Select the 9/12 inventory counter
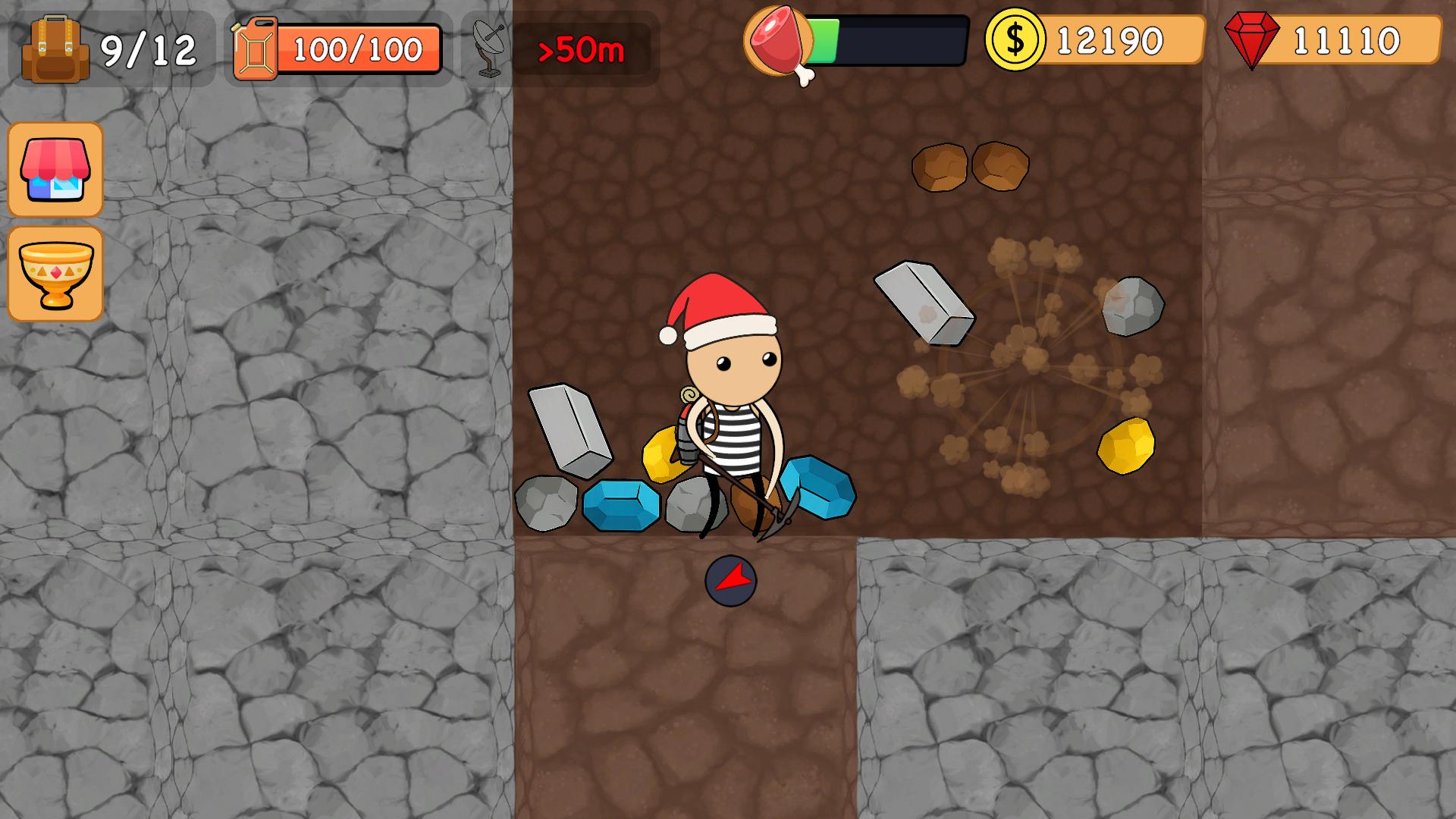 pos(150,50)
